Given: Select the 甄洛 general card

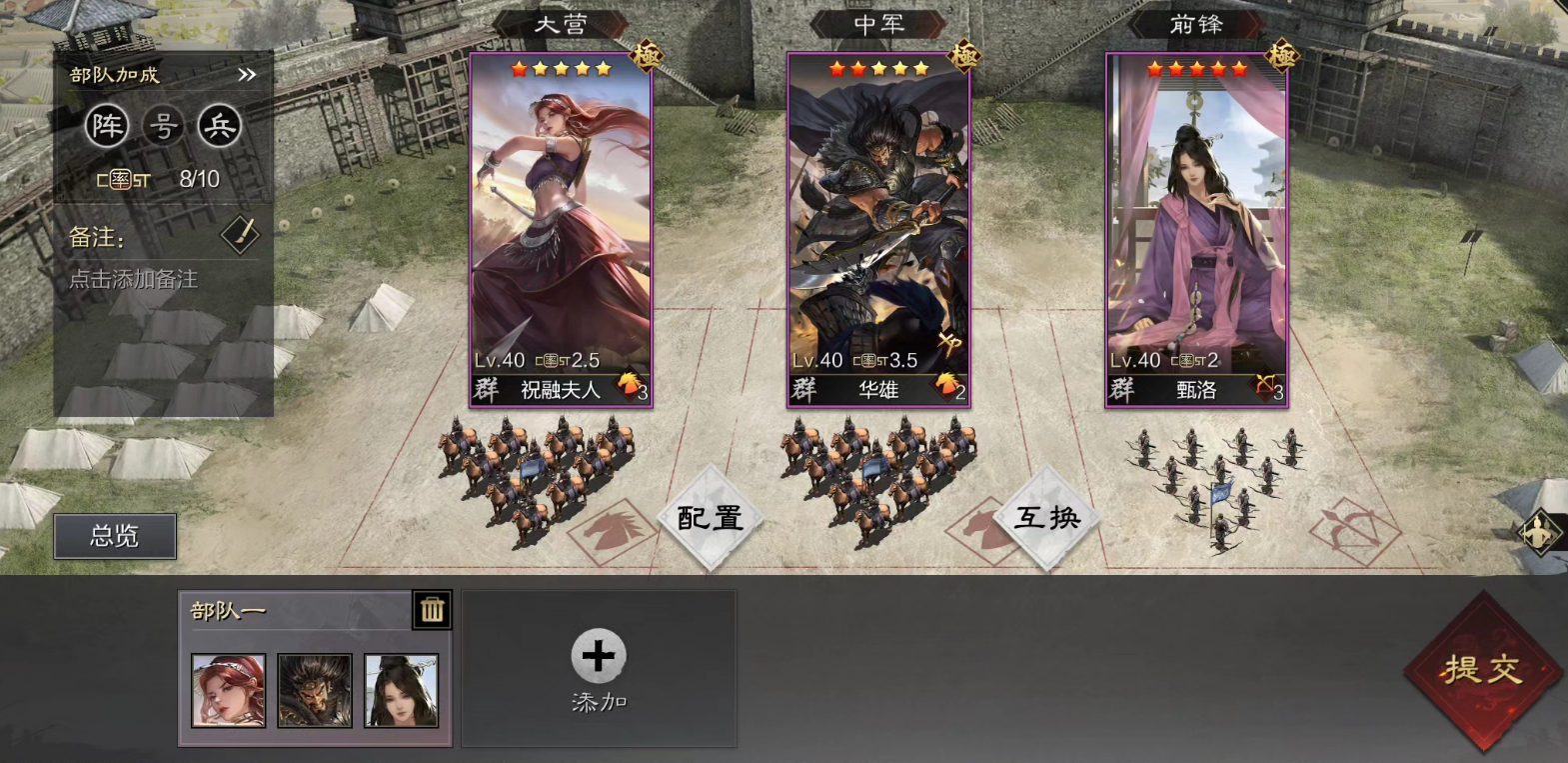Looking at the screenshot, I should [x=1196, y=230].
